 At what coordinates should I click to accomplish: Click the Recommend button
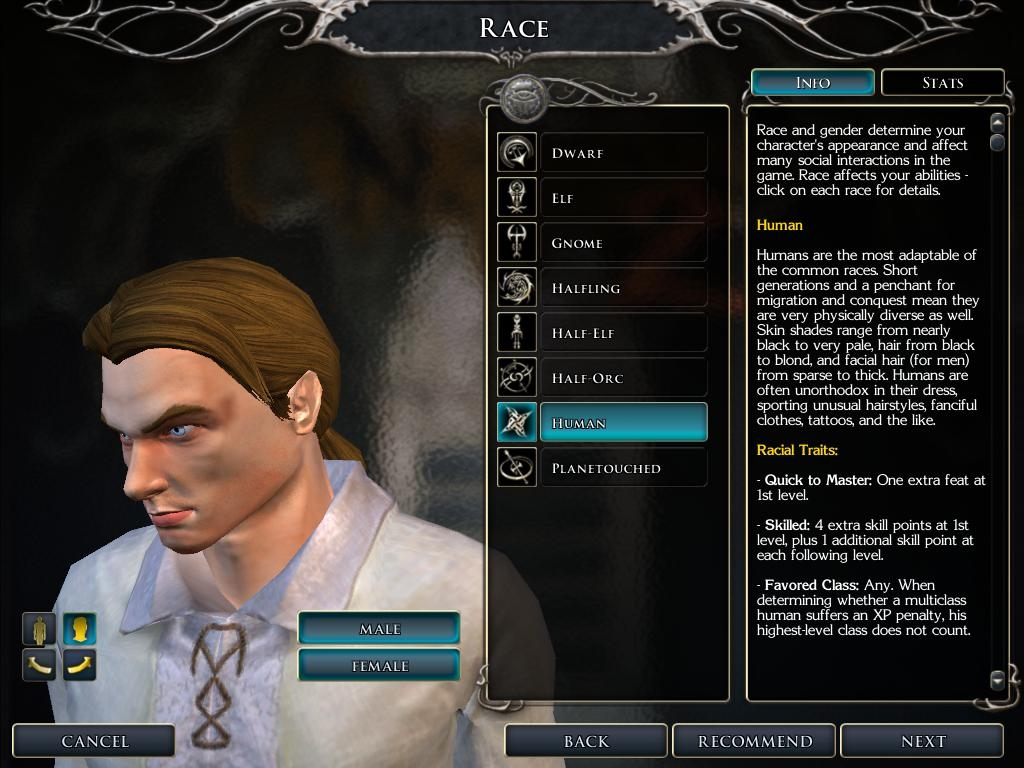coord(755,741)
